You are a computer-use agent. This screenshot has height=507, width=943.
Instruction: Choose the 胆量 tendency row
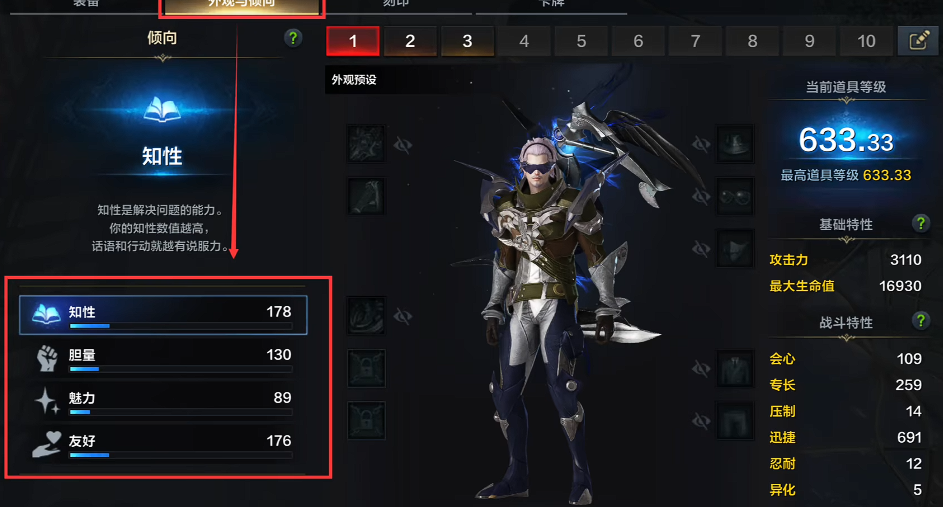(163, 356)
